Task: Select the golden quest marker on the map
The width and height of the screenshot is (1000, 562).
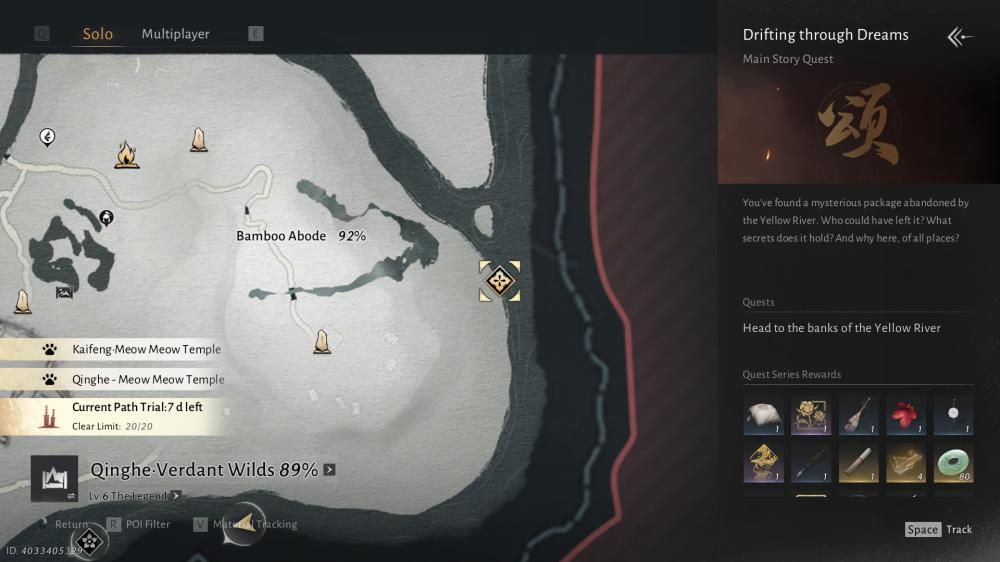Action: [499, 281]
